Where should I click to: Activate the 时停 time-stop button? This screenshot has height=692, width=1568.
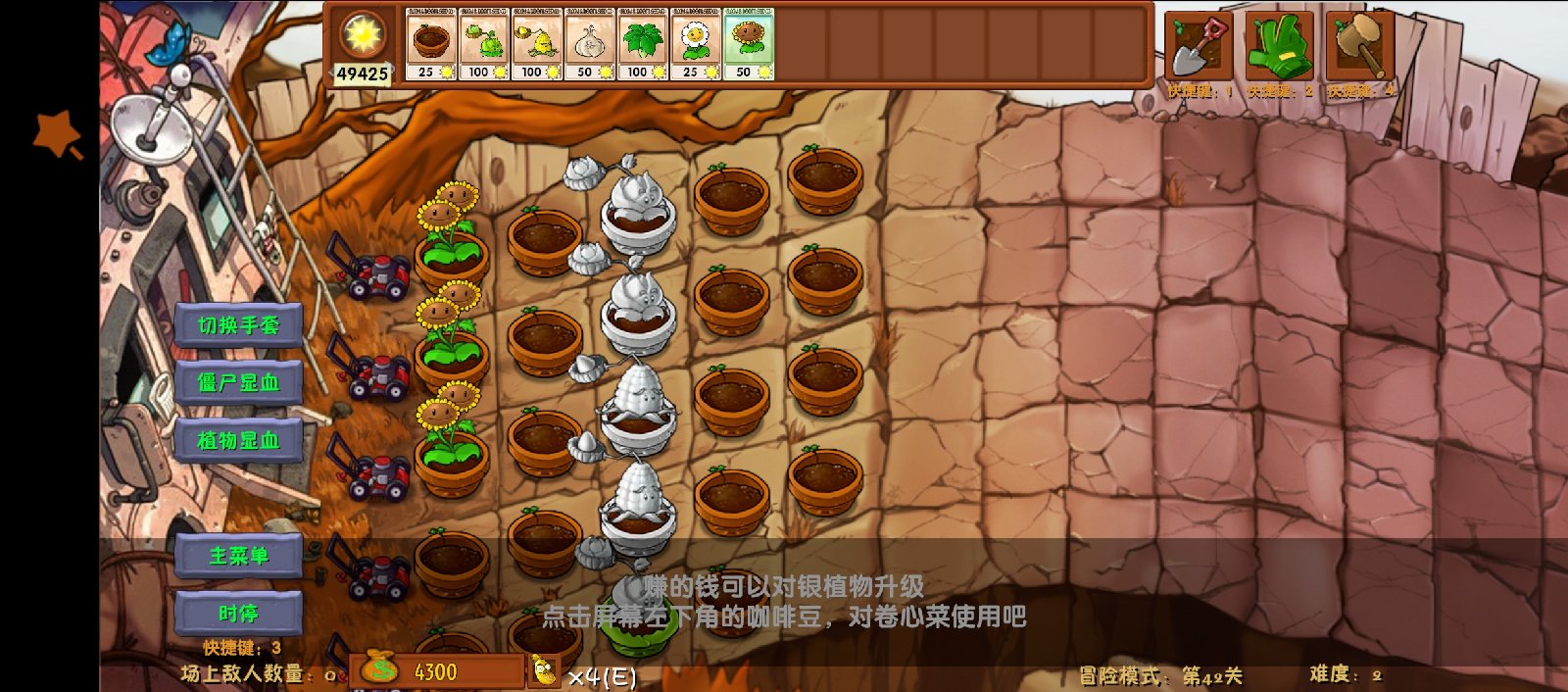238,615
